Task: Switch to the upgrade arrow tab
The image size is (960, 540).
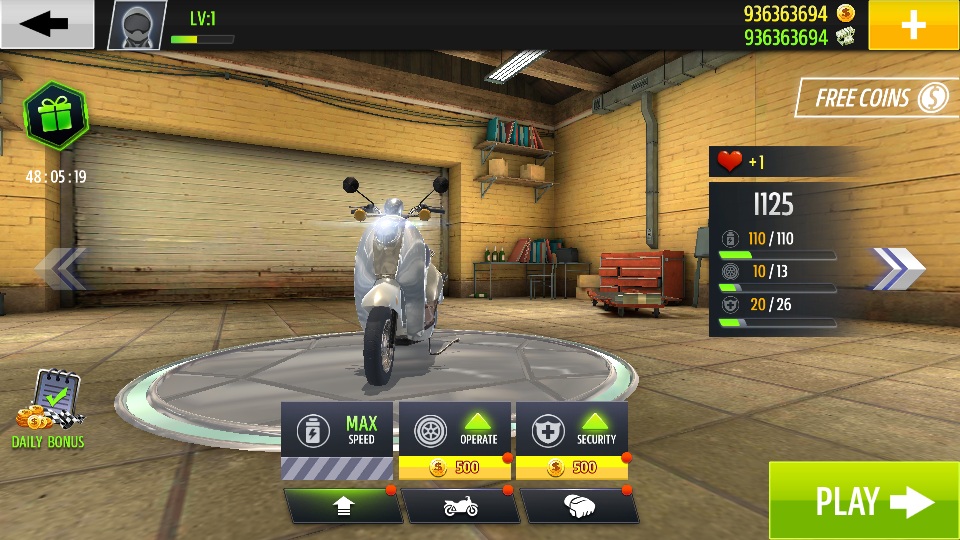Action: (x=342, y=506)
